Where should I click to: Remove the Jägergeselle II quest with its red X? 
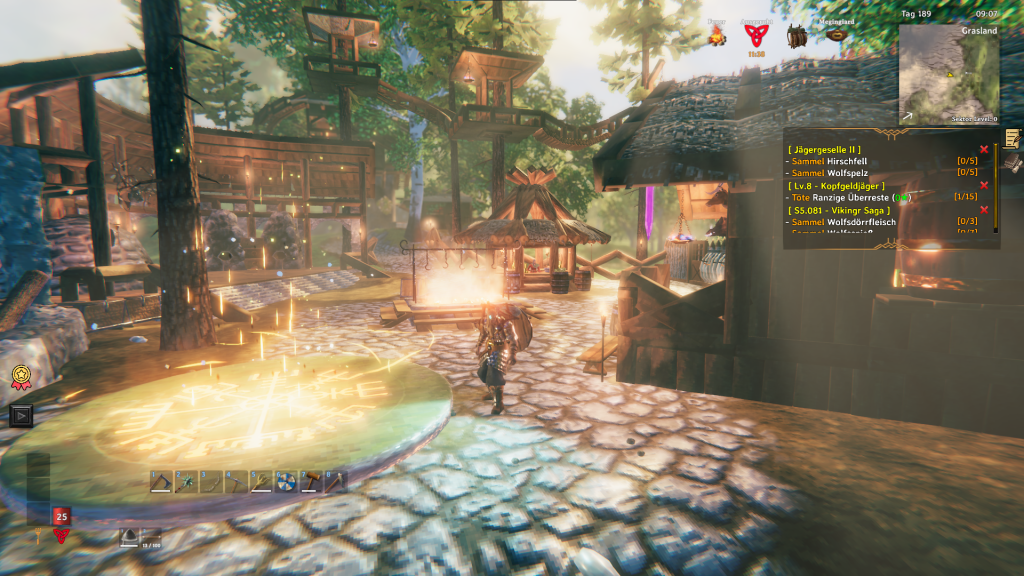(984, 150)
